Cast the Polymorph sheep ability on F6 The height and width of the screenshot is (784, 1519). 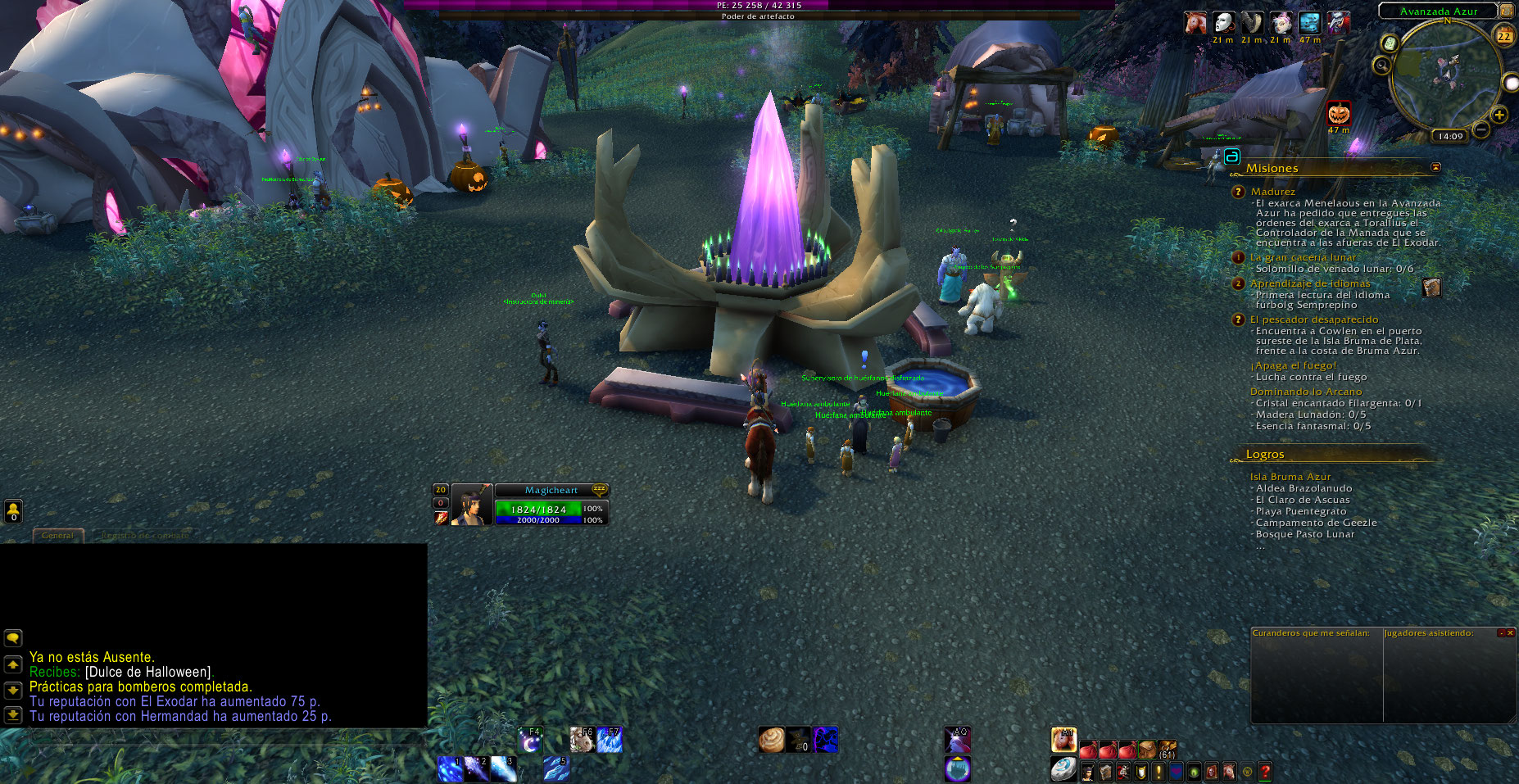tap(583, 740)
